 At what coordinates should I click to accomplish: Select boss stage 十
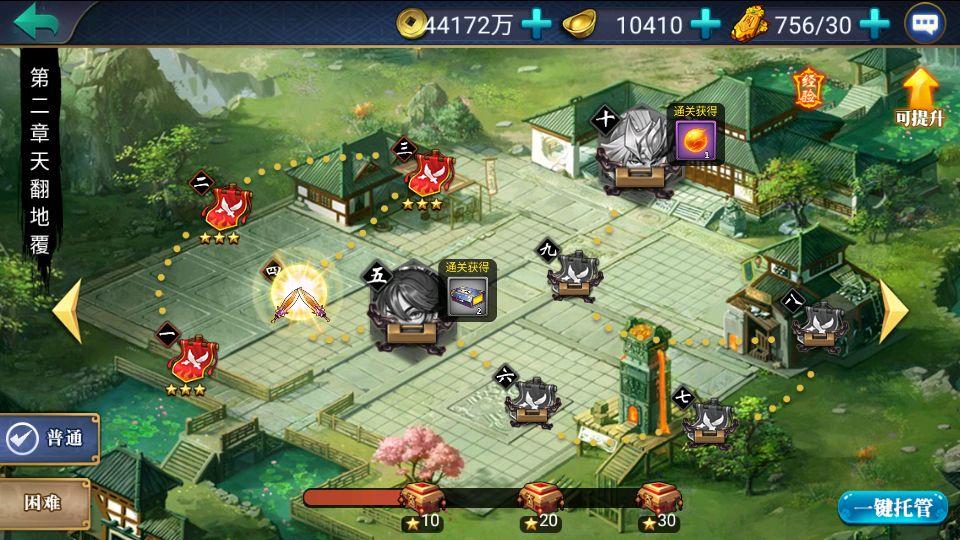point(634,153)
